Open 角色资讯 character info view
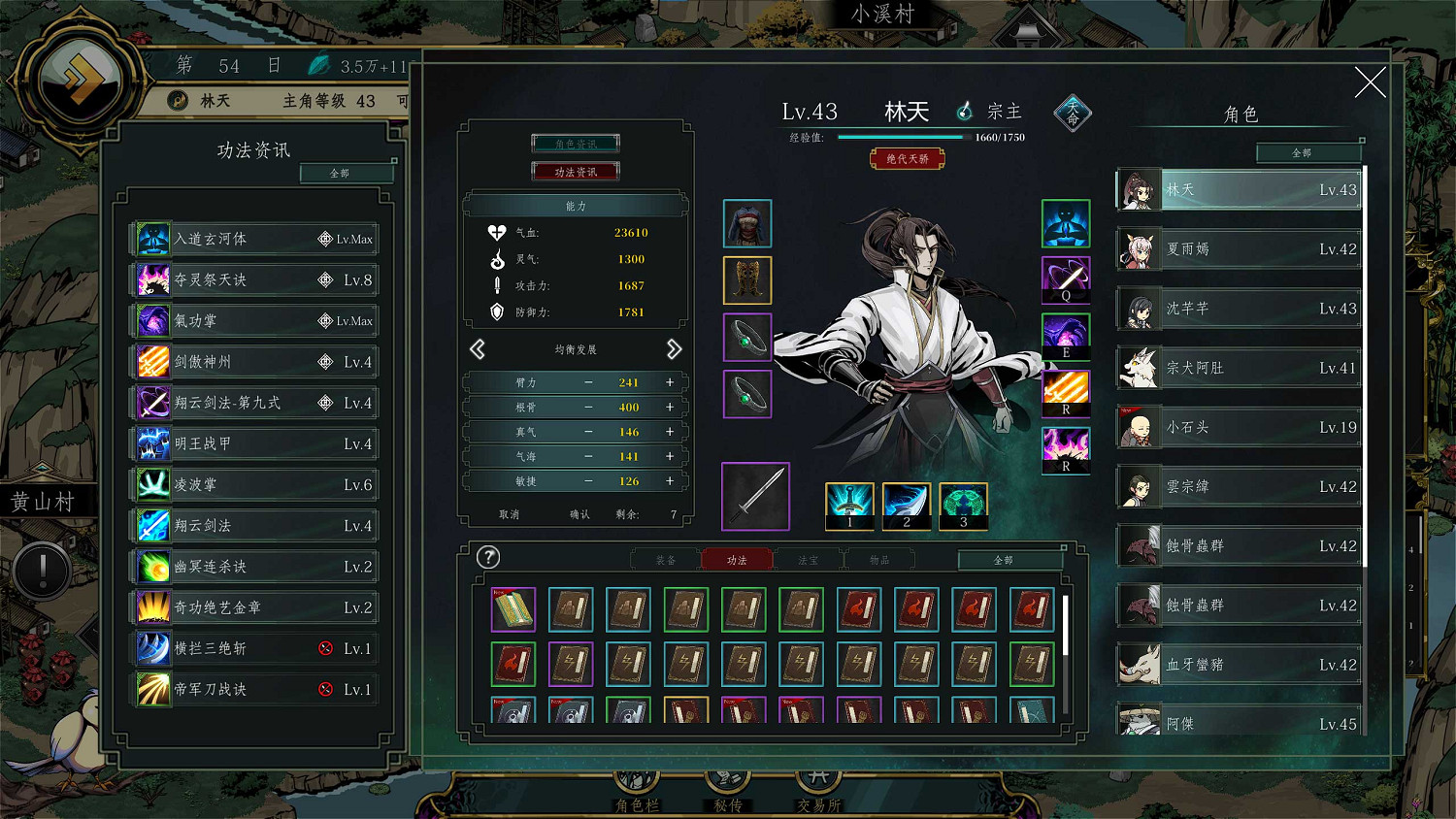 point(576,142)
